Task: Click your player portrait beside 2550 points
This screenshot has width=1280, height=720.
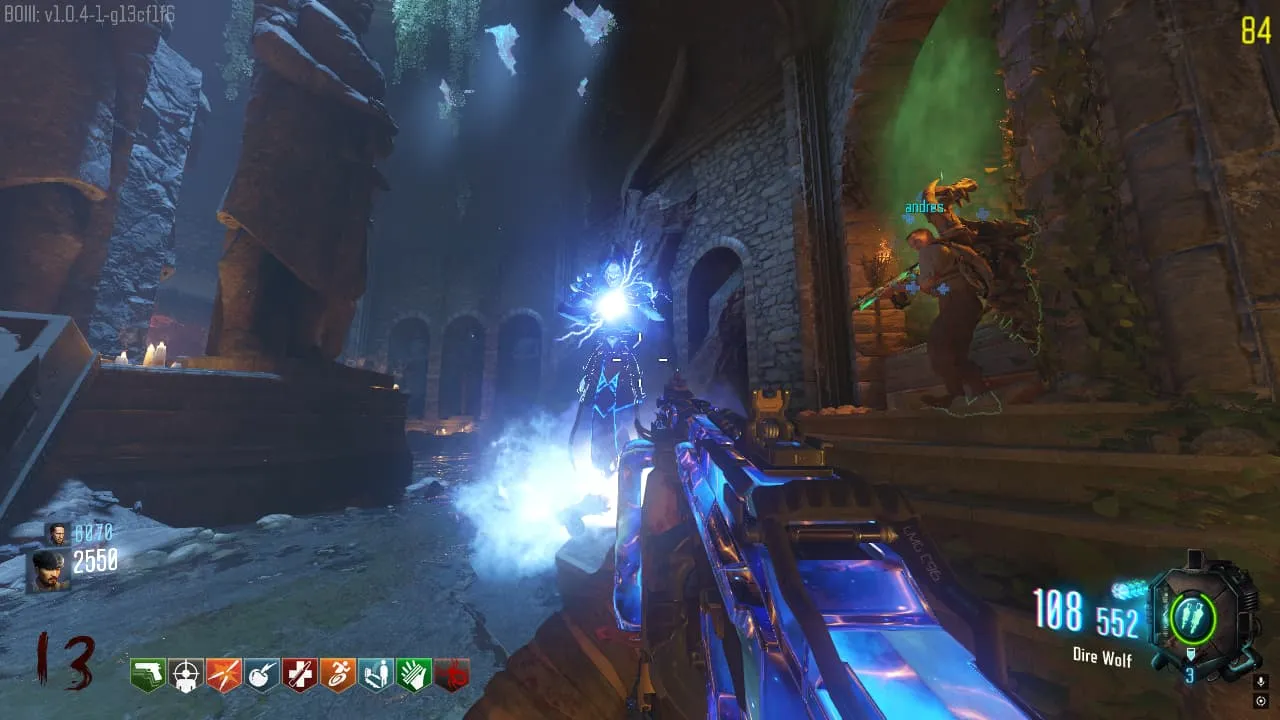Action: pos(48,571)
